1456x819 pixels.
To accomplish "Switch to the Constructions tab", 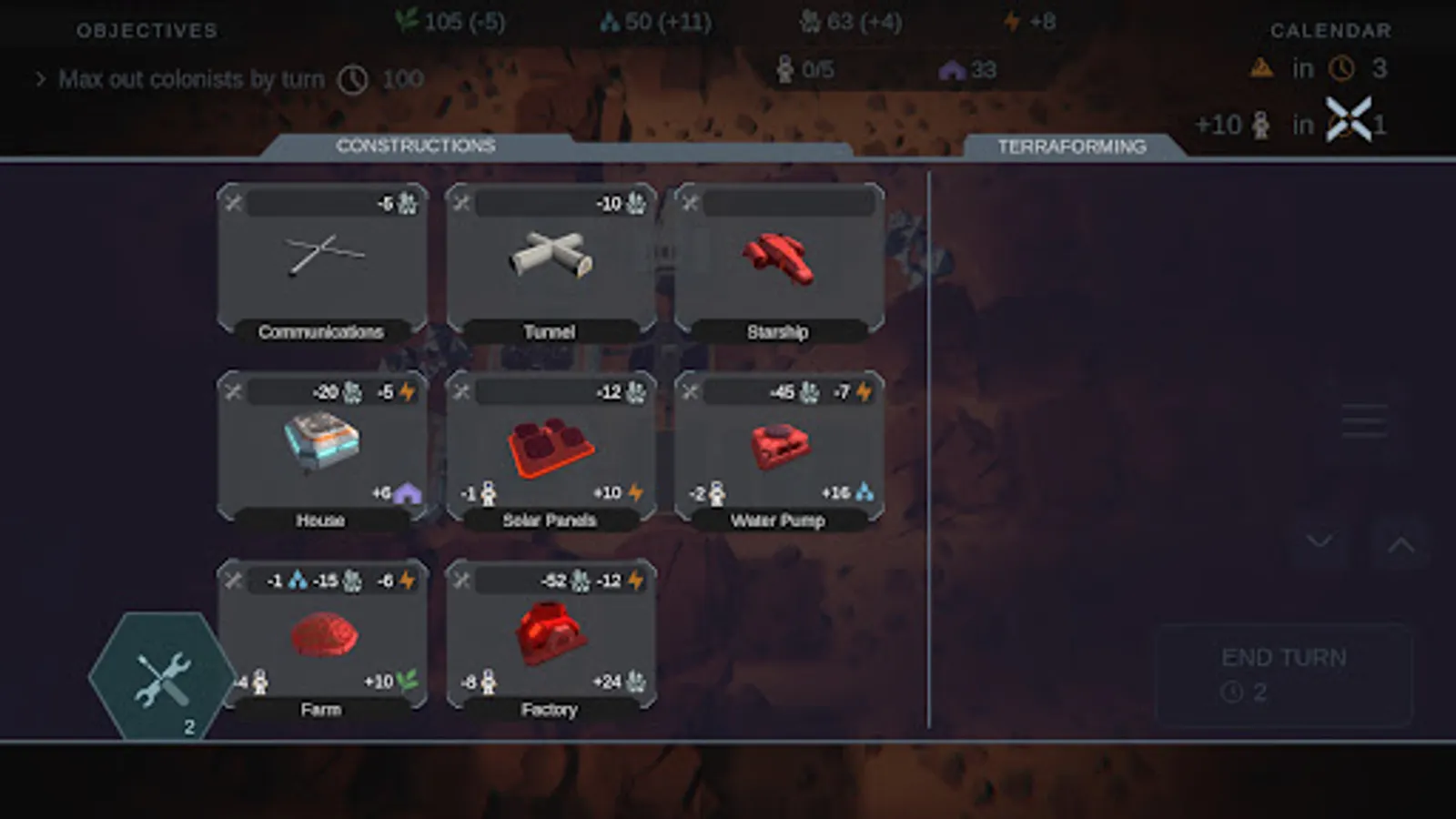I will click(x=416, y=146).
